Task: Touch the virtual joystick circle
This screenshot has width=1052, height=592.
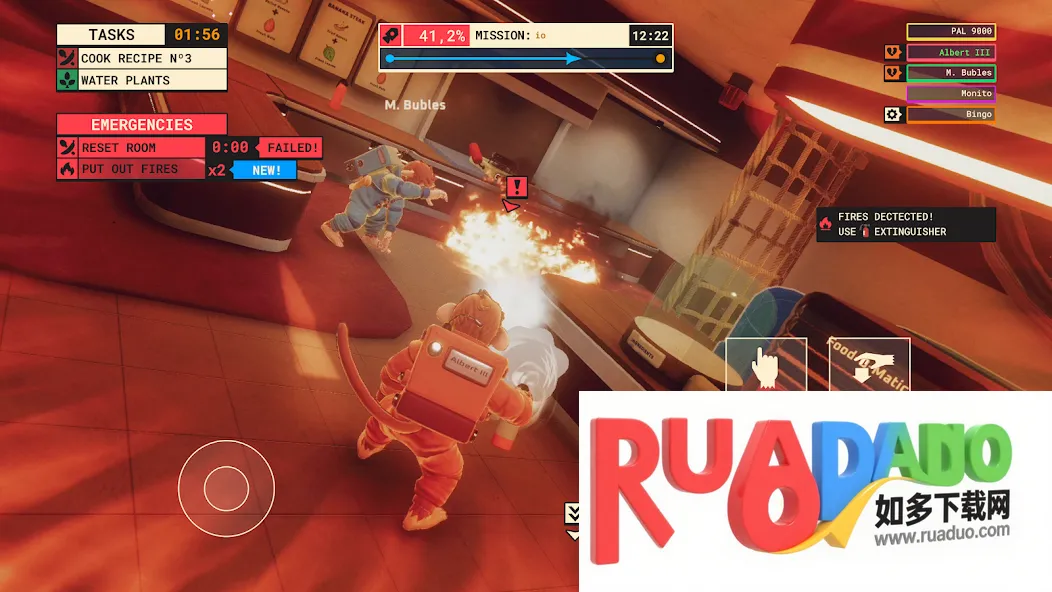Action: (x=226, y=487)
